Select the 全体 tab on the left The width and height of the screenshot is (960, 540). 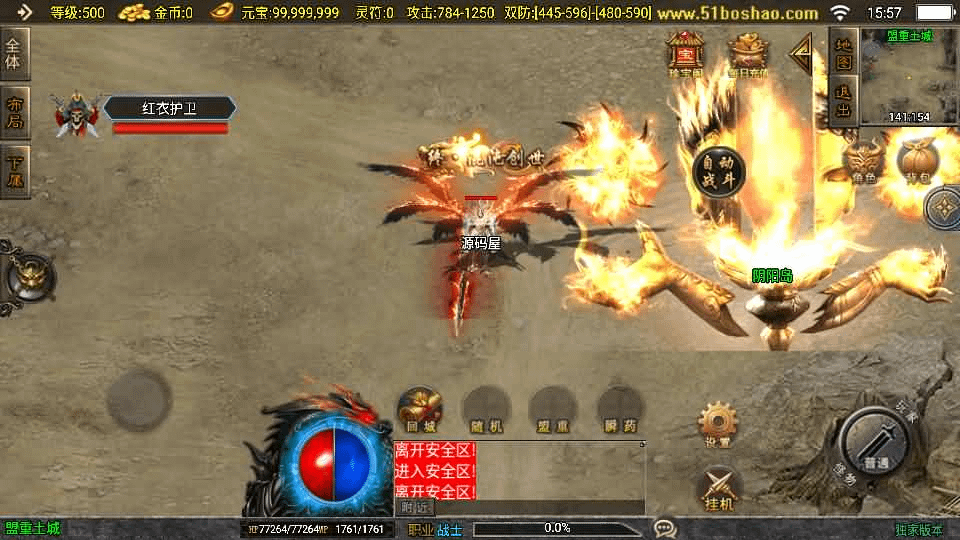(x=15, y=54)
